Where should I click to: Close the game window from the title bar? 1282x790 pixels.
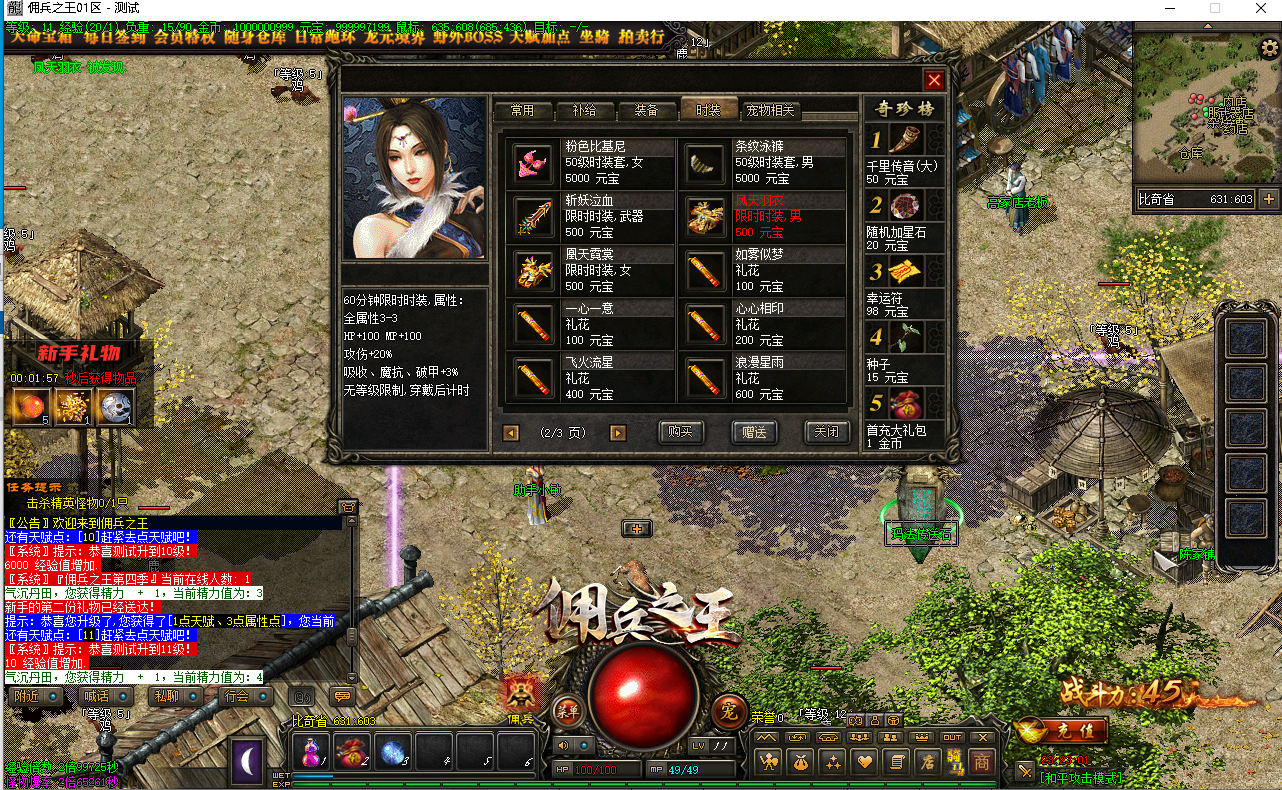[1258, 8]
